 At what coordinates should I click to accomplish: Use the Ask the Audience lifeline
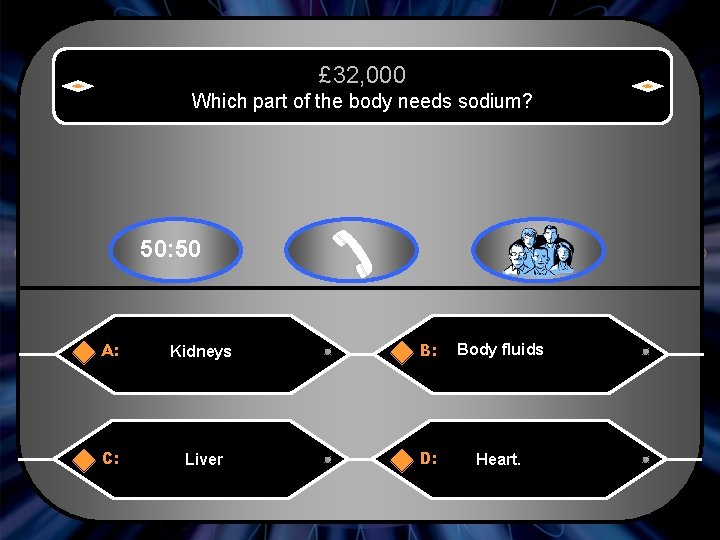pos(538,250)
